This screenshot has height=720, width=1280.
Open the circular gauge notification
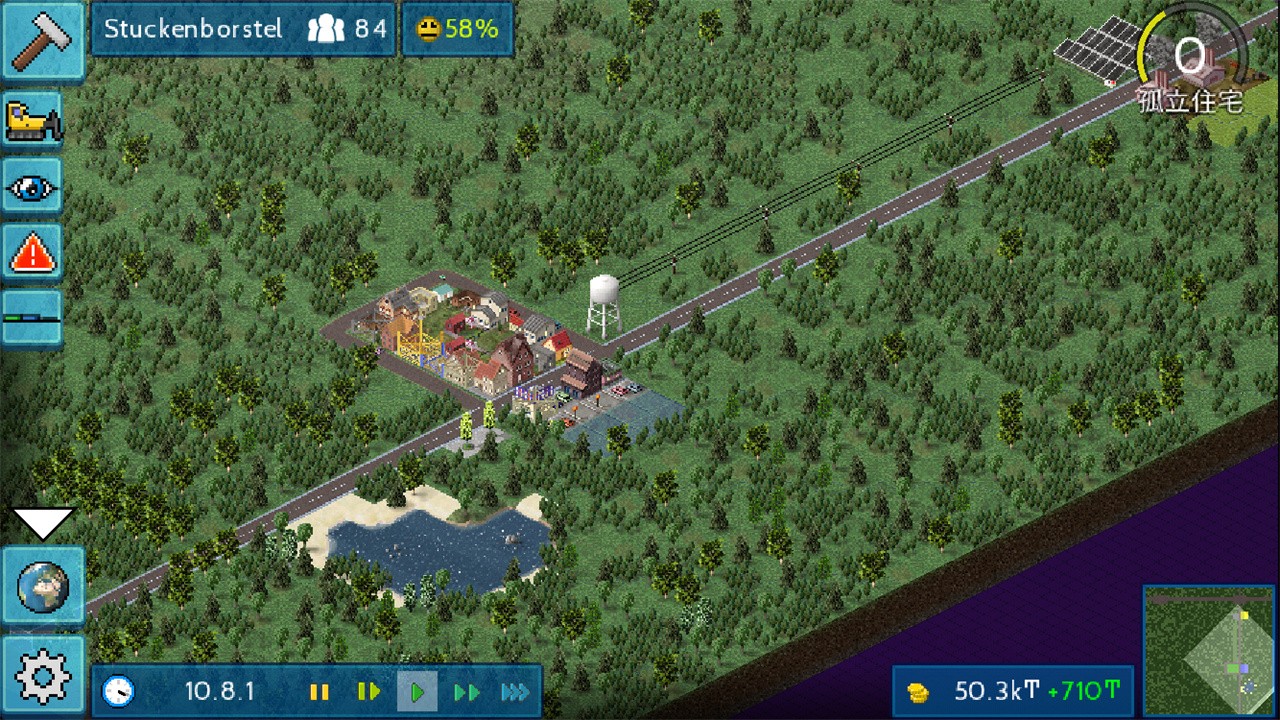[1190, 60]
